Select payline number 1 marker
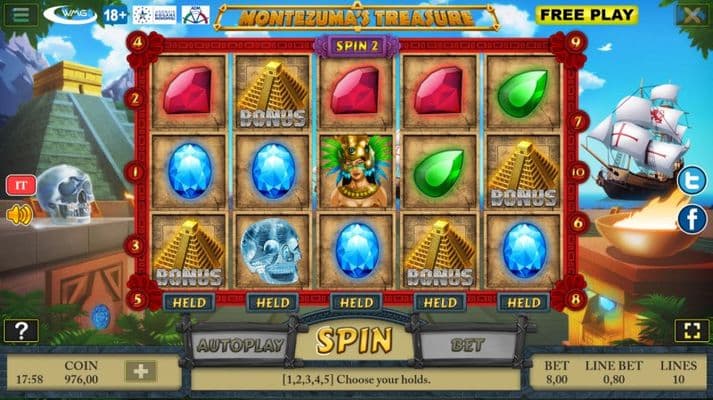 coord(138,171)
